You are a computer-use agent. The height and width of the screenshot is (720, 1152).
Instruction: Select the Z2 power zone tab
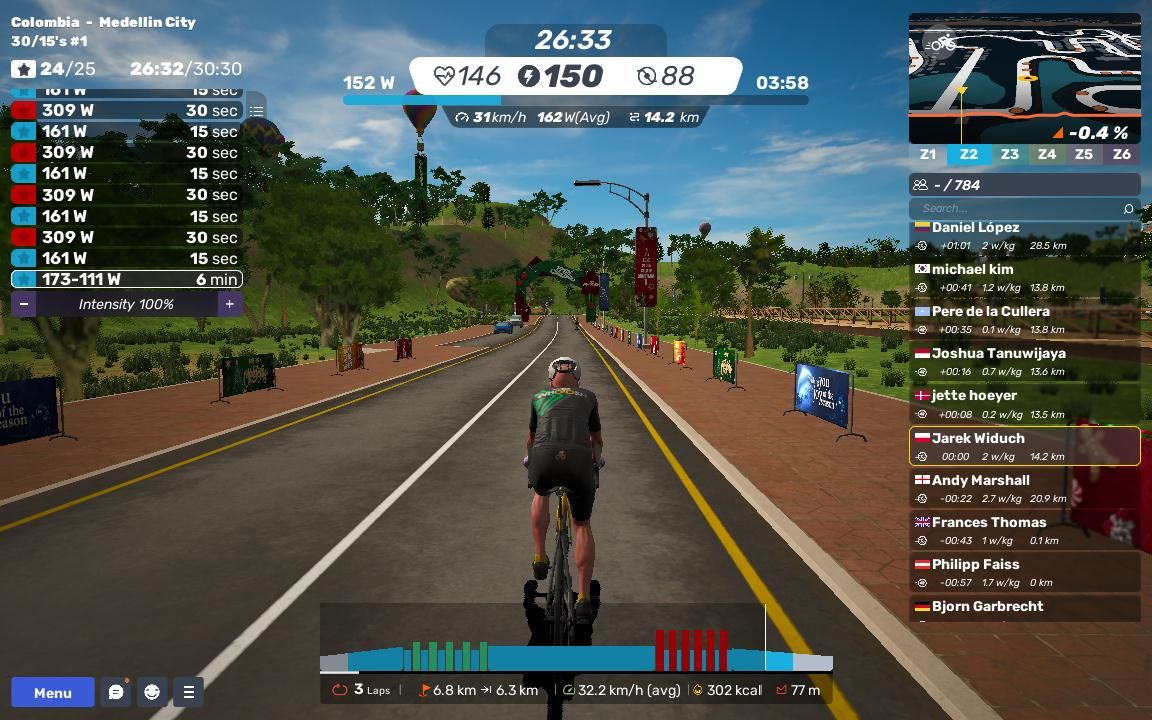[968, 154]
